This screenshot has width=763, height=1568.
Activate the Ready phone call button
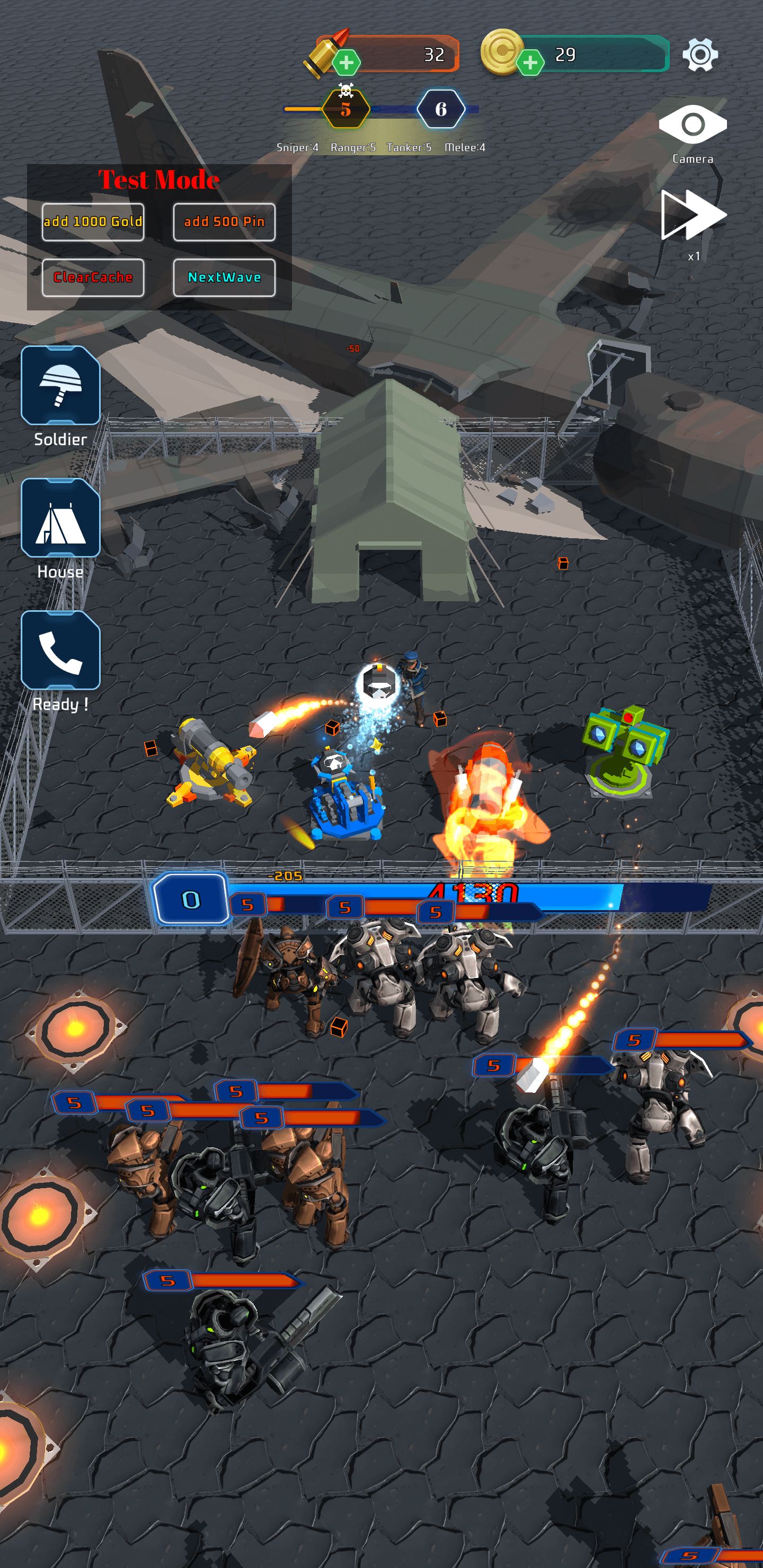[x=60, y=650]
